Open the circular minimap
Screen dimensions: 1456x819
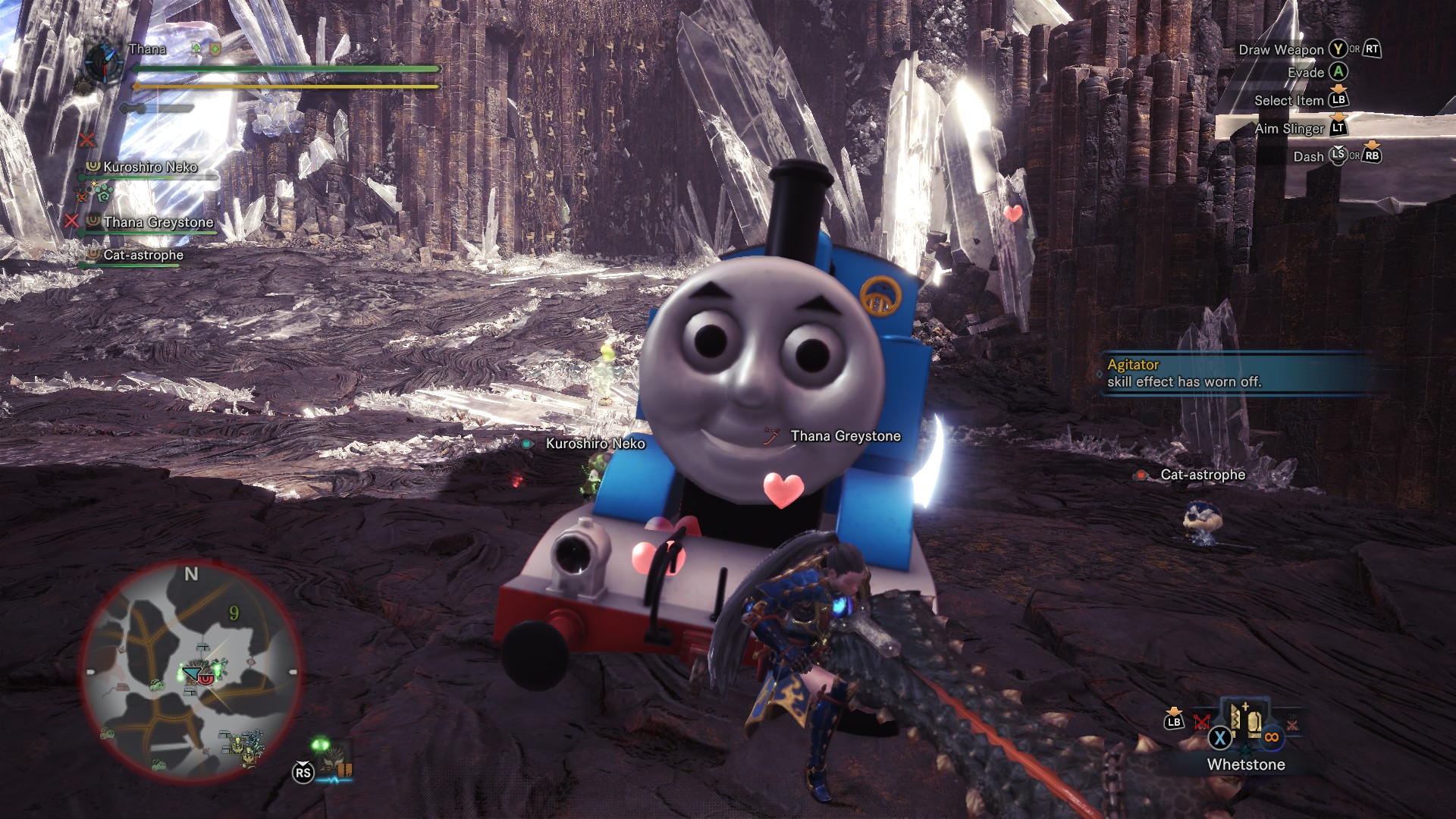click(x=191, y=672)
